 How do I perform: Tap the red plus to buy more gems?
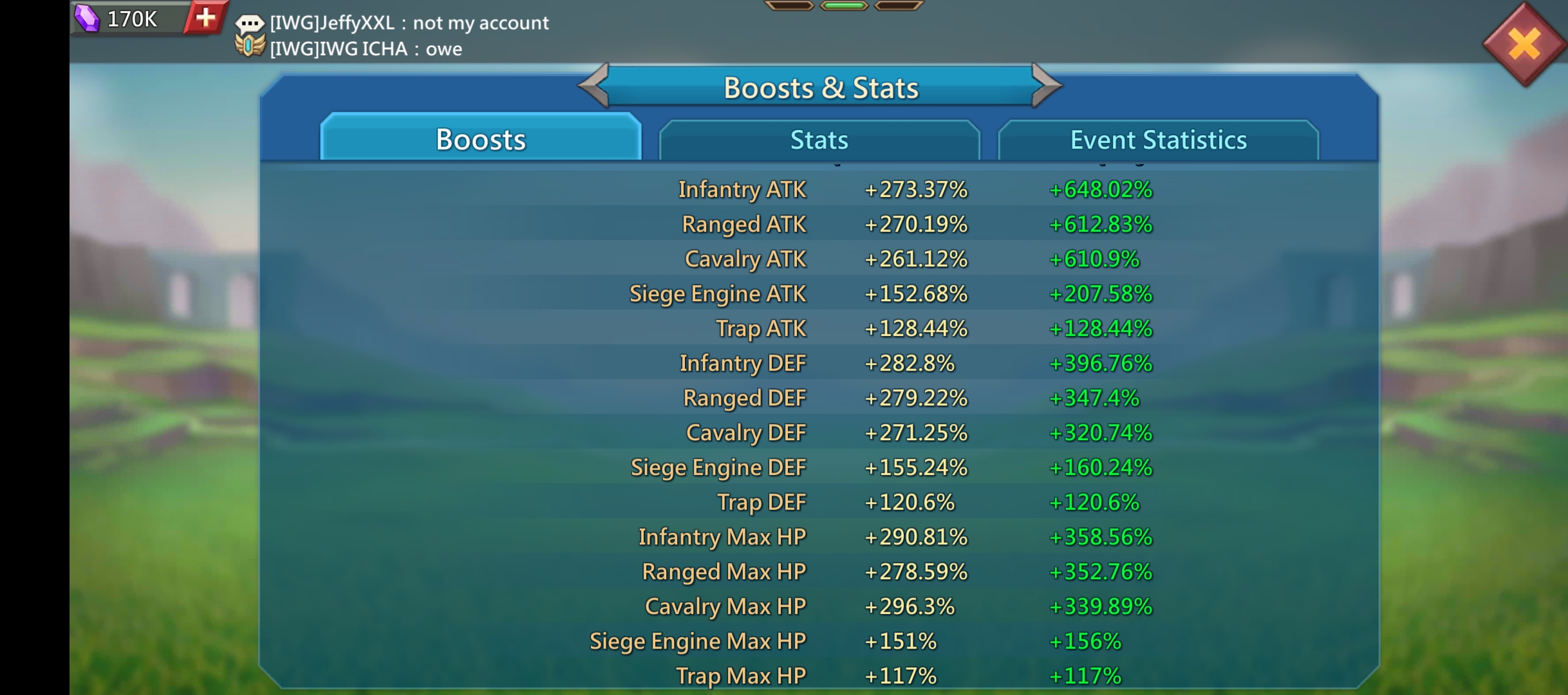tap(205, 17)
